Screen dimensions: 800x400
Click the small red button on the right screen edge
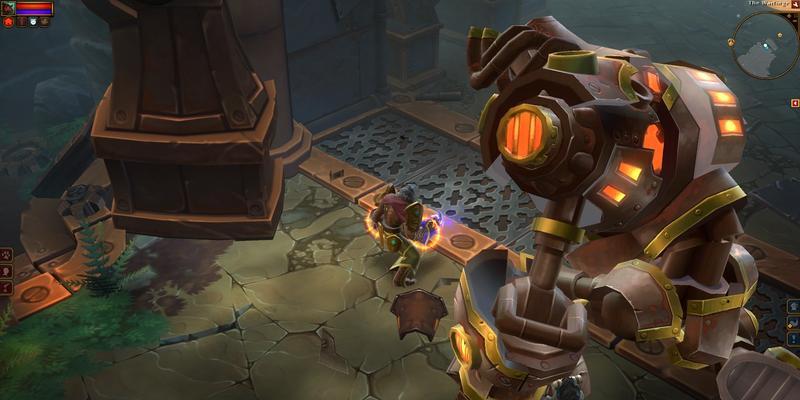pos(795,103)
